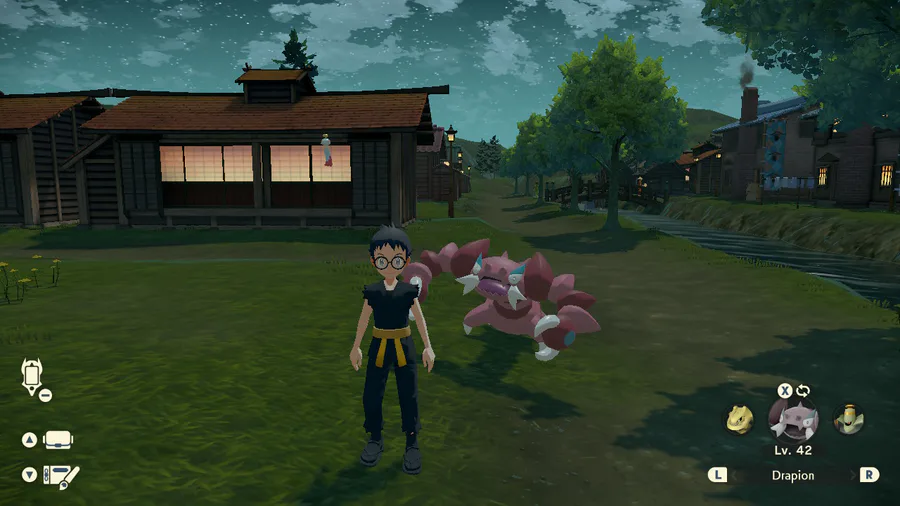The width and height of the screenshot is (900, 506).
Task: Select the Drapion portrait at Lv. 42
Action: coord(793,419)
